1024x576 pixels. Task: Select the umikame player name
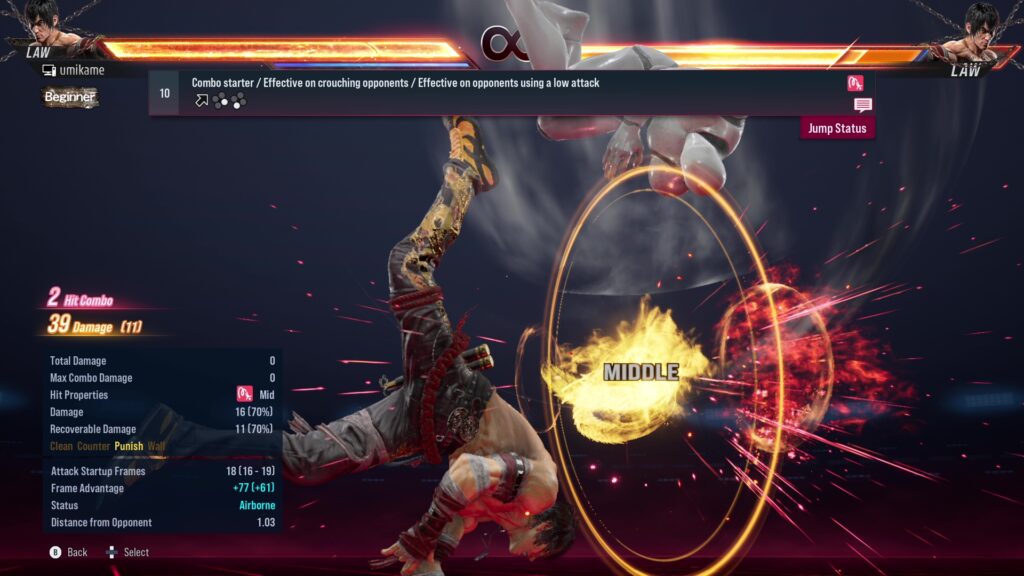(82, 70)
